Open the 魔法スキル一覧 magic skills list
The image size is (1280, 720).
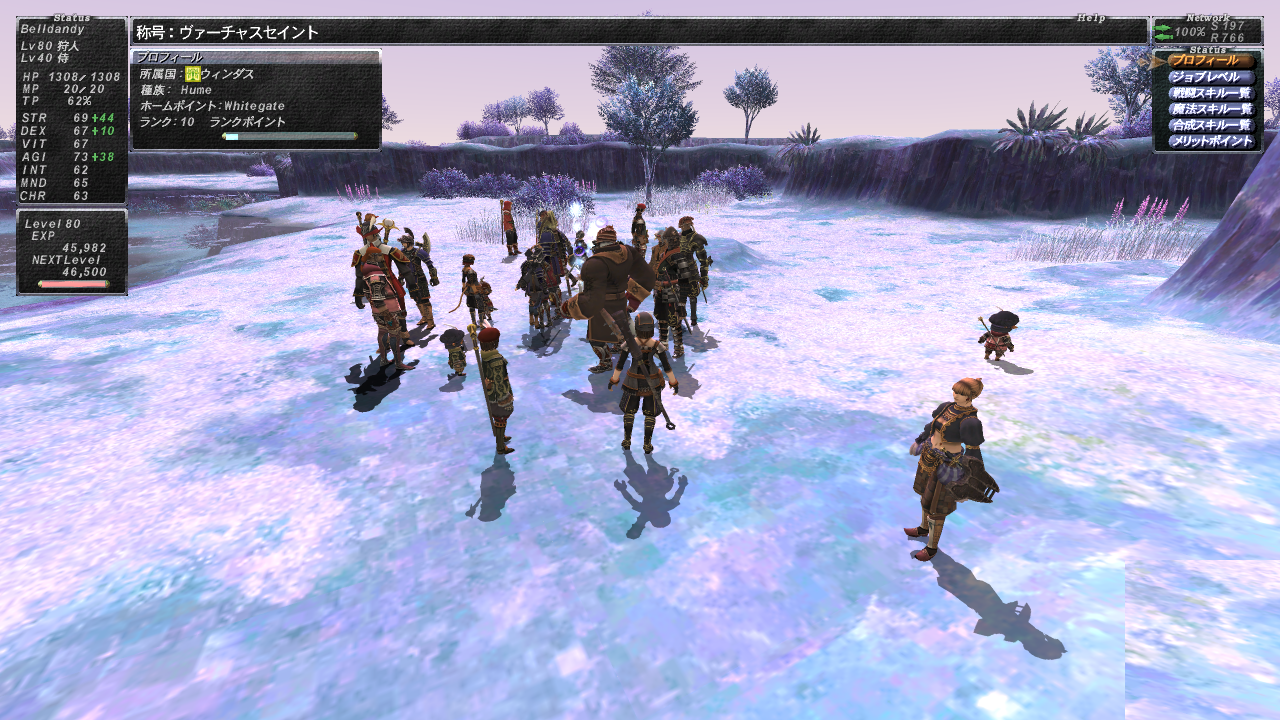(1210, 109)
